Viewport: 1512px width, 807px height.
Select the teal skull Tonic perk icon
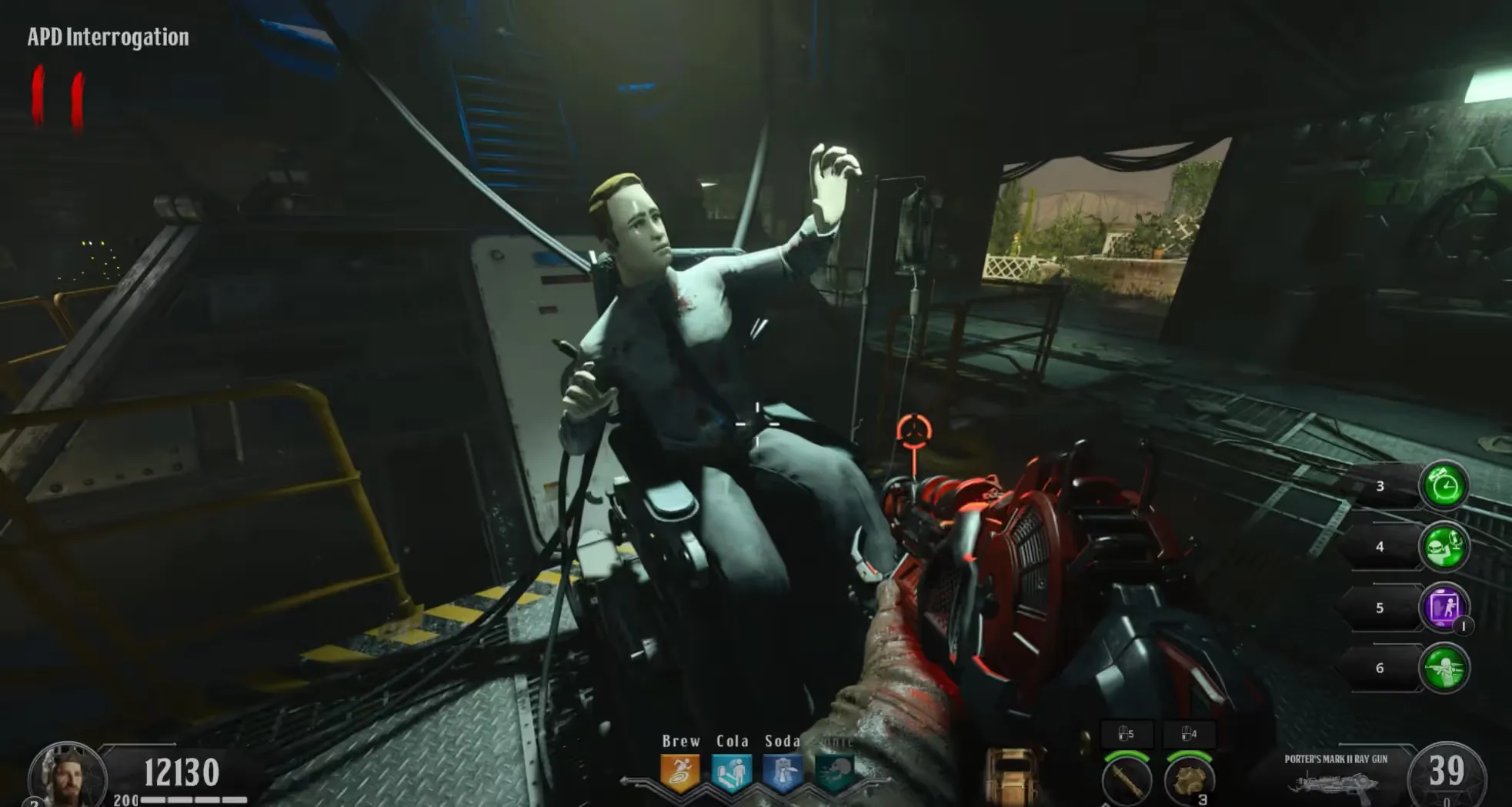(833, 773)
